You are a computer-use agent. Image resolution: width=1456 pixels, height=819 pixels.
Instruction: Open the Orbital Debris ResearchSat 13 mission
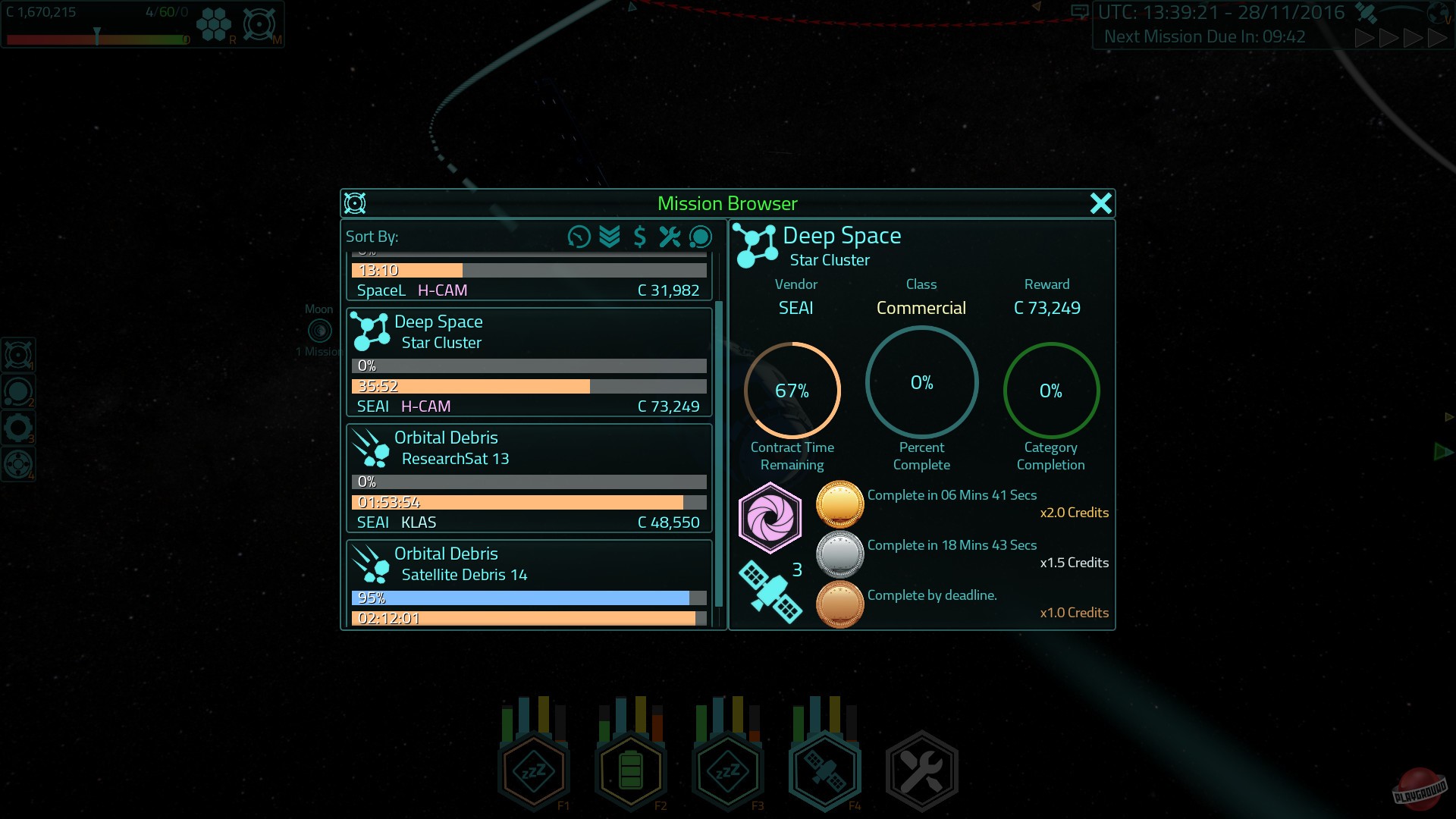coord(529,478)
